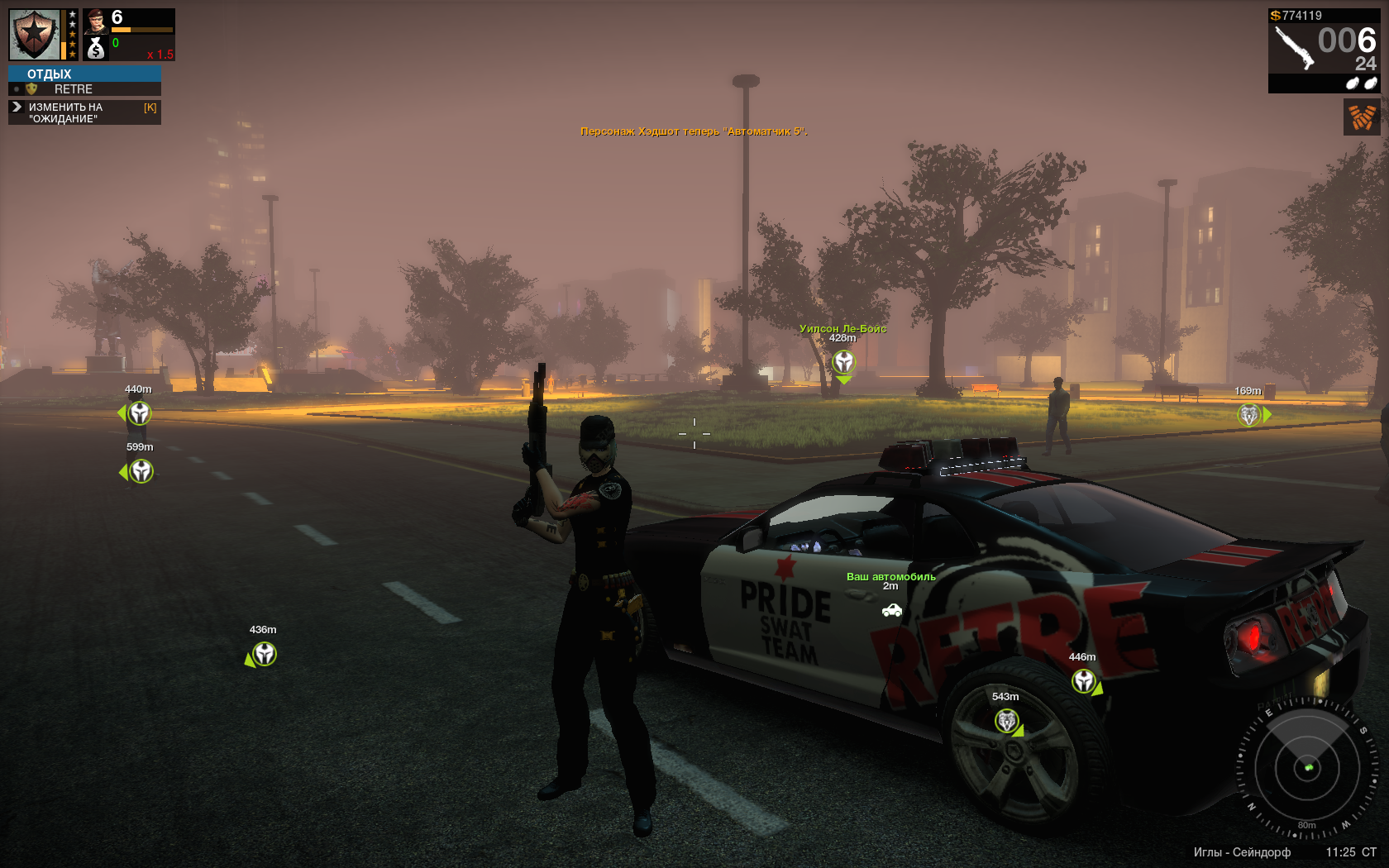Click the money bag icon
This screenshot has width=1389, height=868.
click(x=96, y=49)
